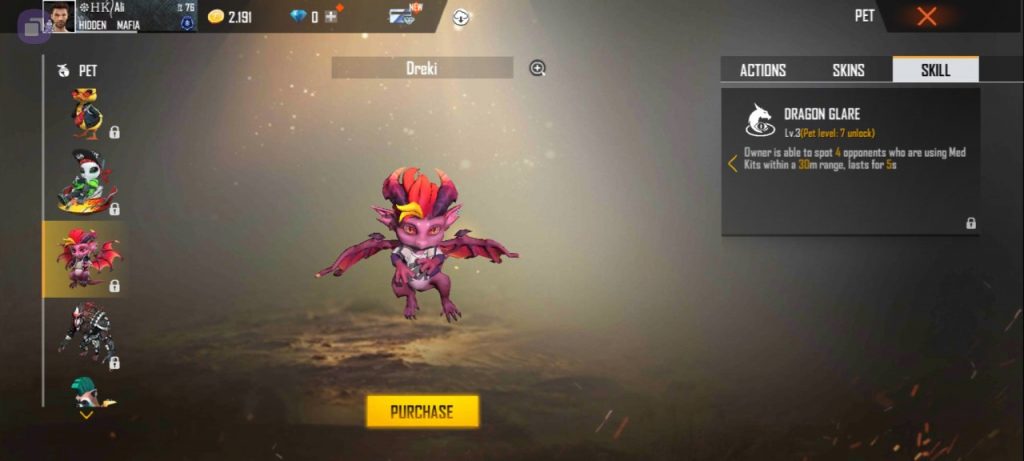Purchase the Dreki pet

pyautogui.click(x=422, y=411)
